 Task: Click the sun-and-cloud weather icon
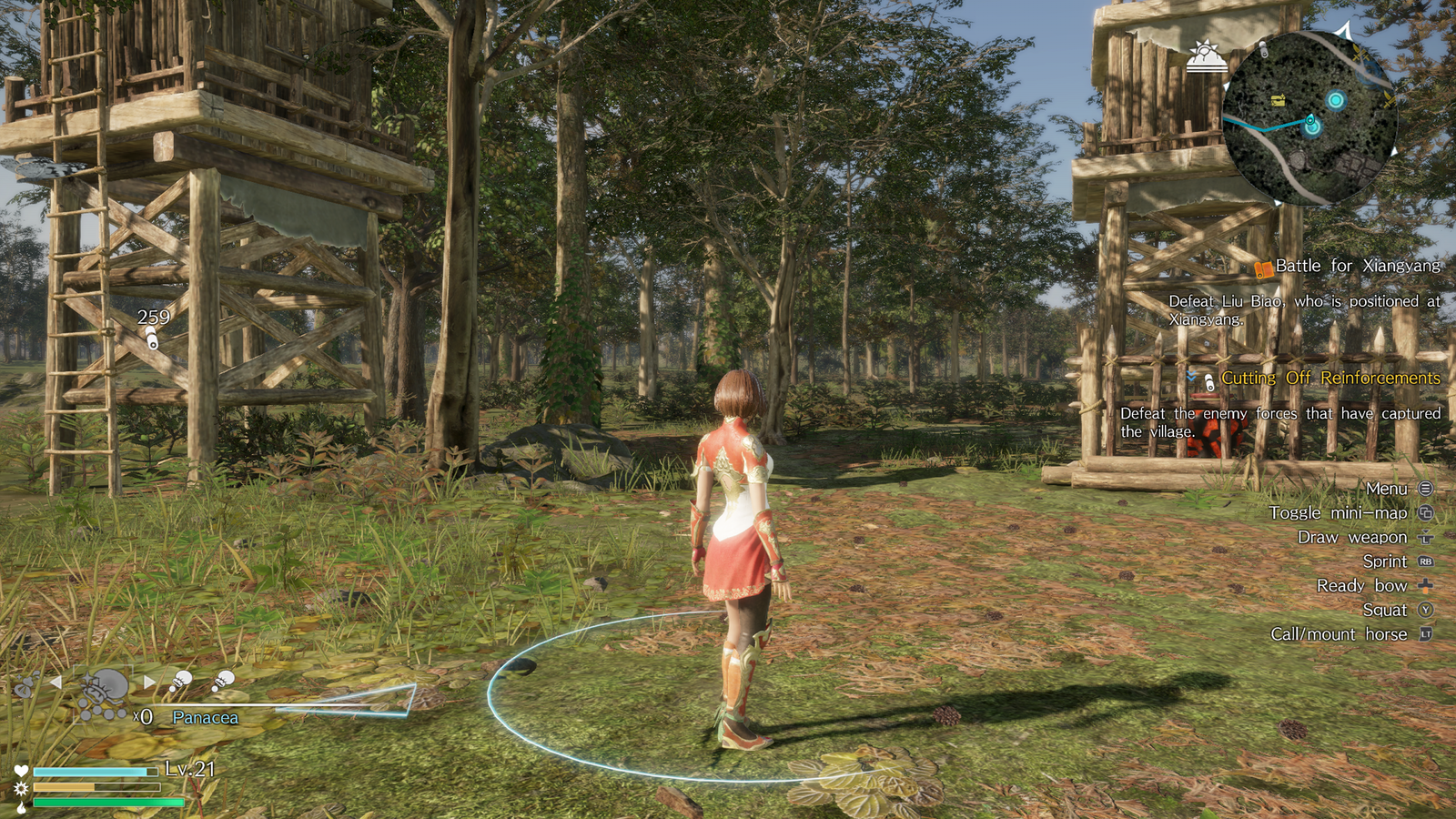1208,56
